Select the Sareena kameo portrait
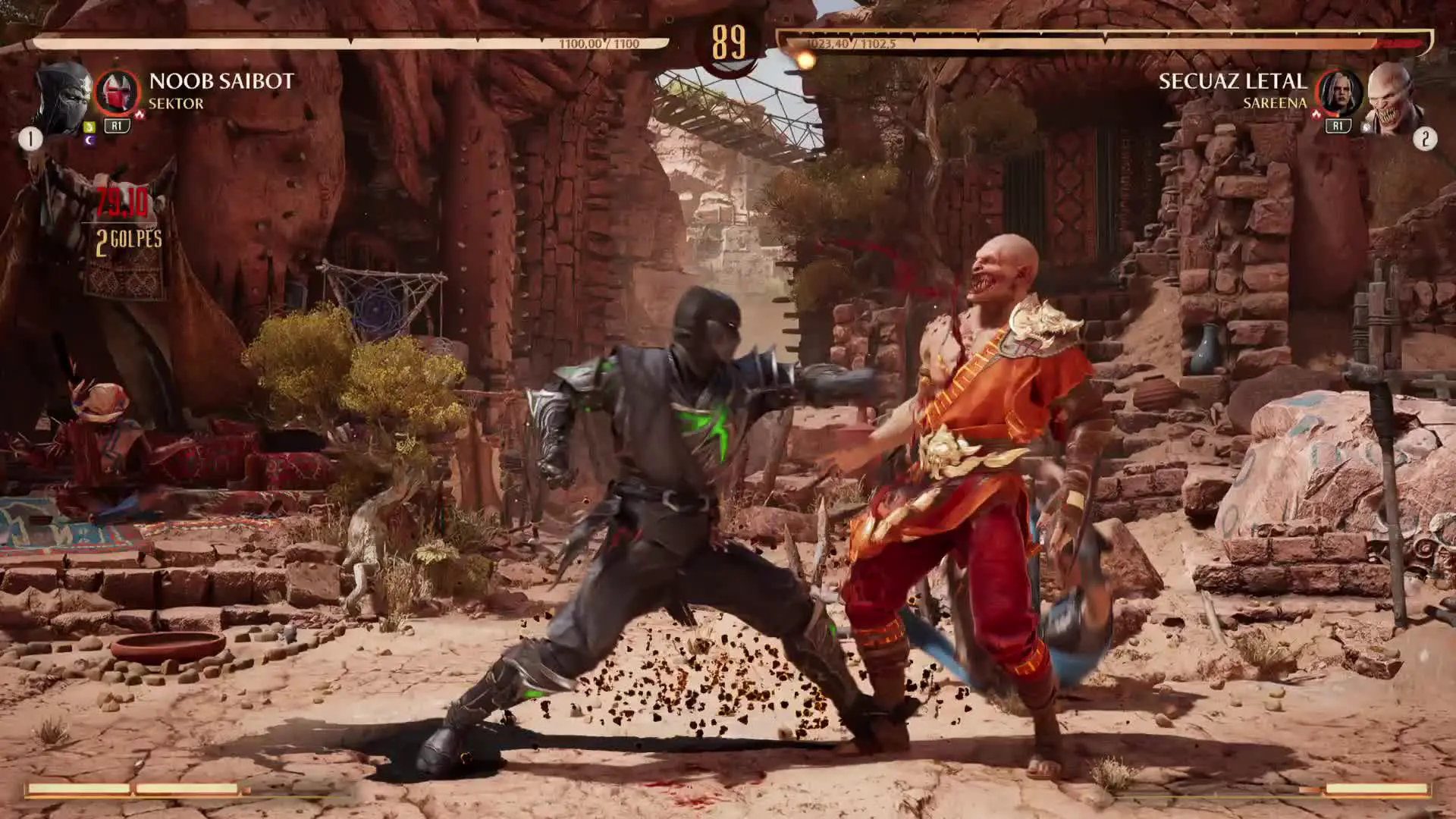The image size is (1456, 819). (x=1339, y=93)
